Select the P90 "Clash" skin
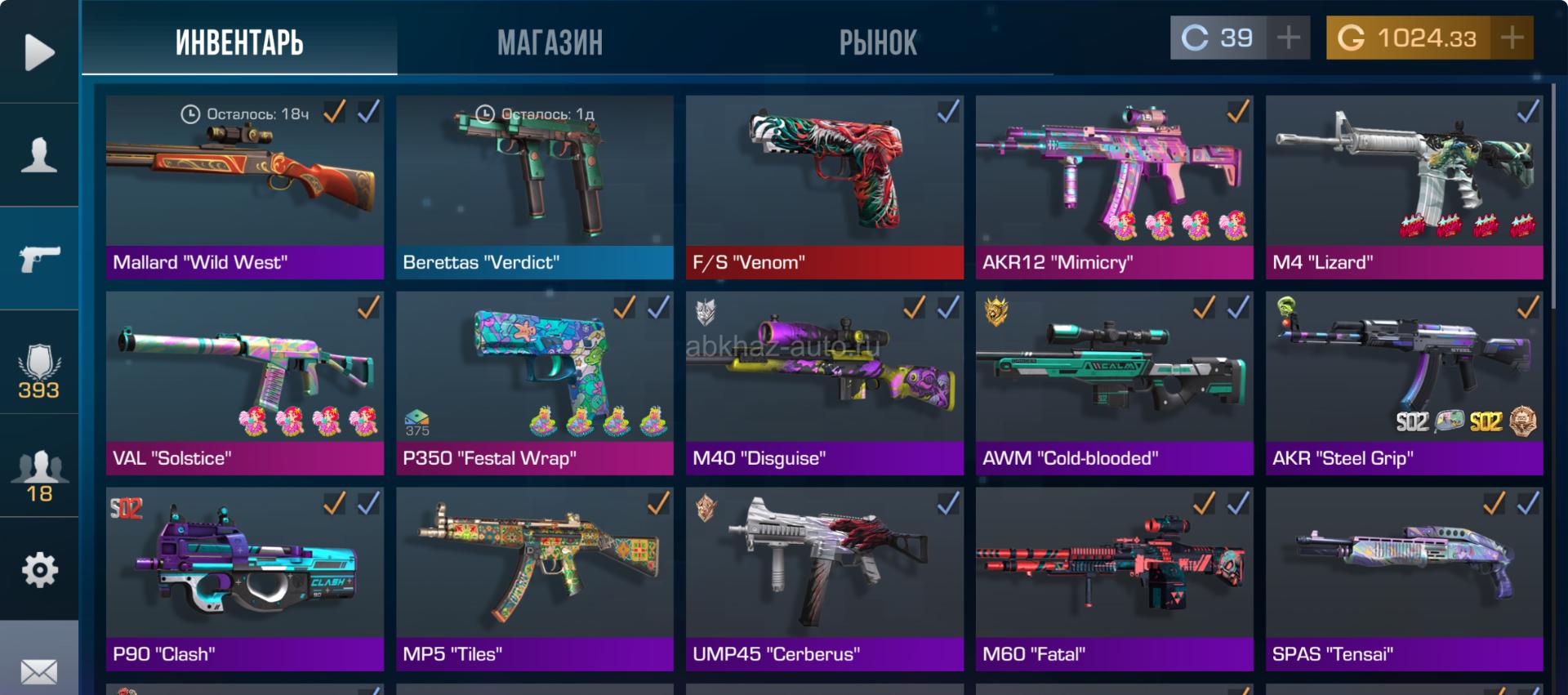 tap(244, 579)
